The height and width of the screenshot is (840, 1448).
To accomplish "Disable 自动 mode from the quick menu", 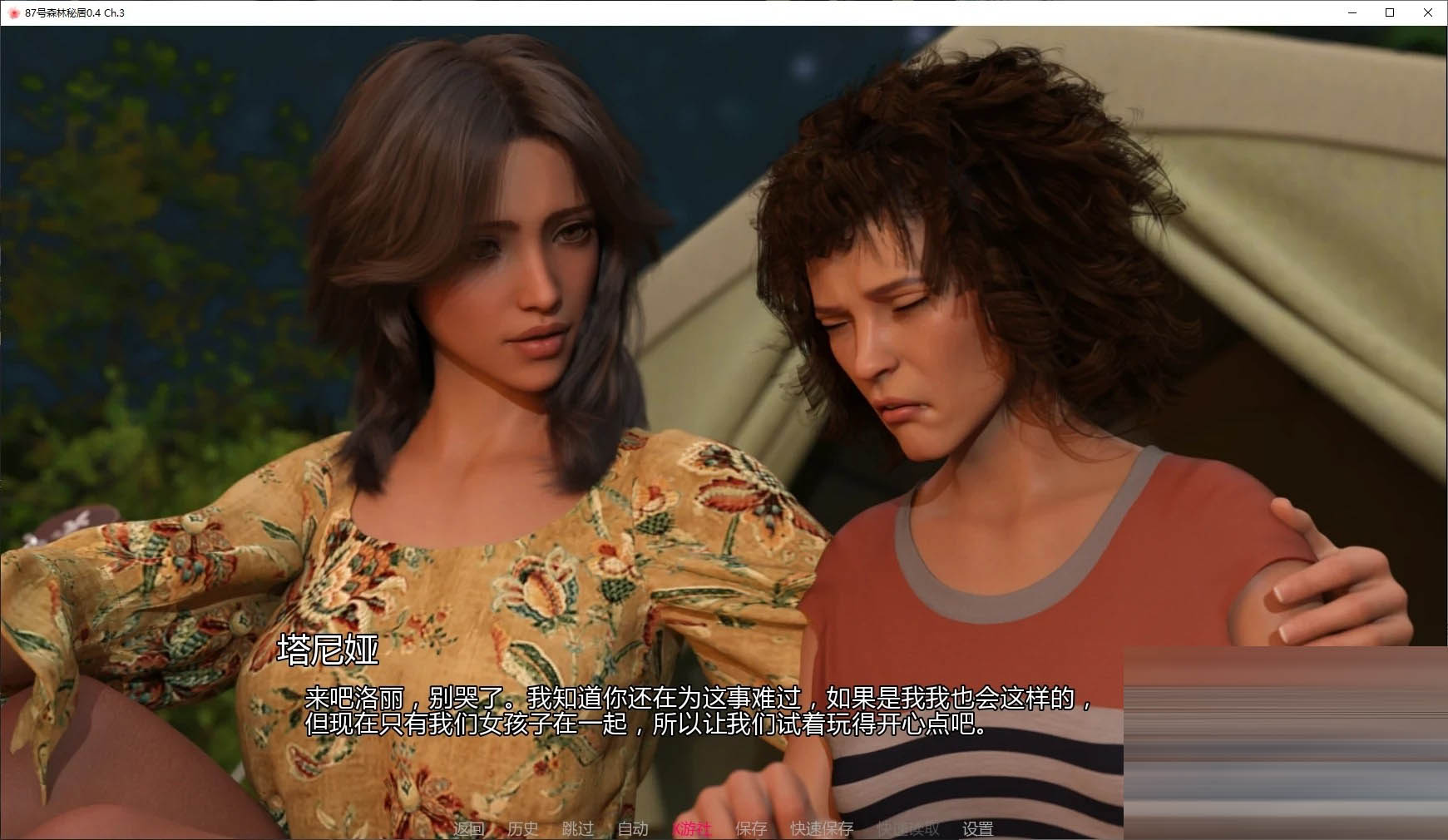I will pos(633,828).
